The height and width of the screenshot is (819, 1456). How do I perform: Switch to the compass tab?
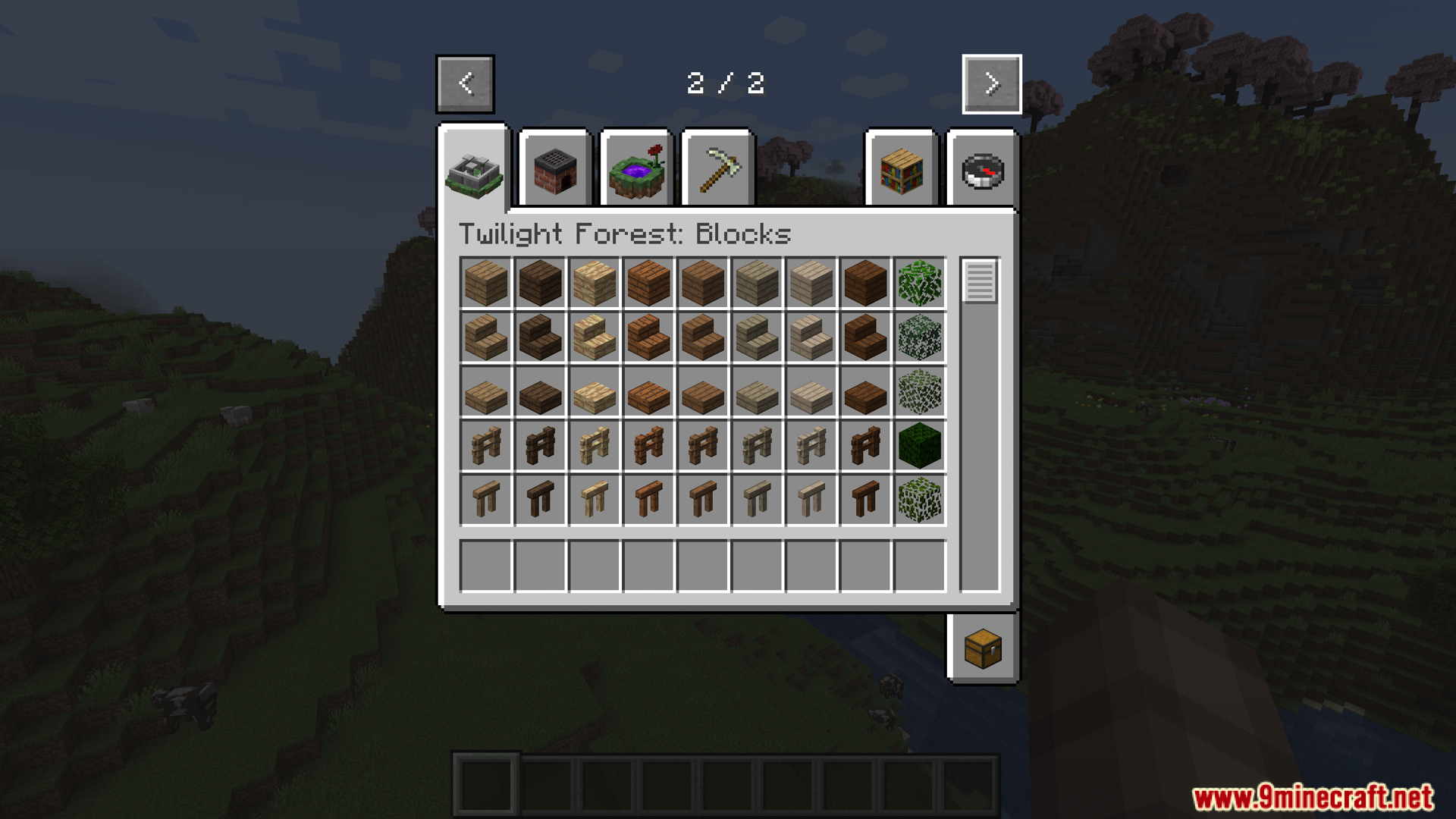coord(982,171)
